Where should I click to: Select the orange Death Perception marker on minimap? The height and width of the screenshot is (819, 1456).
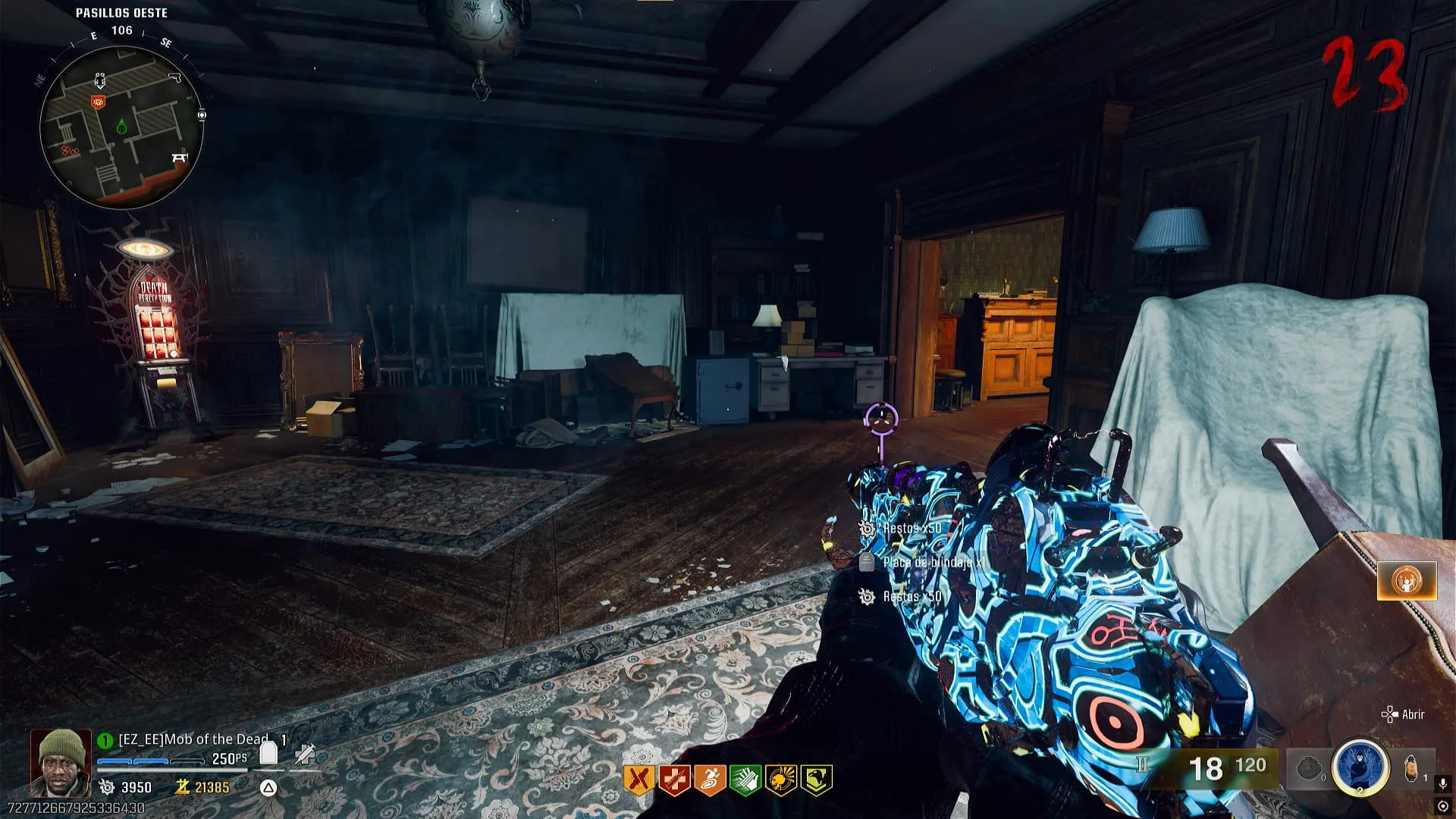98,102
